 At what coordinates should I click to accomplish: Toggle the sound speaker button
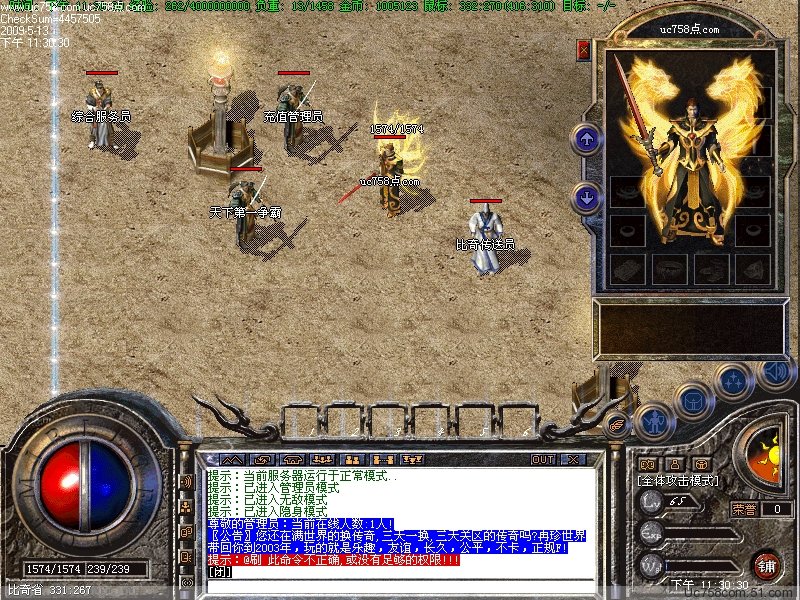pyautogui.click(x=775, y=372)
